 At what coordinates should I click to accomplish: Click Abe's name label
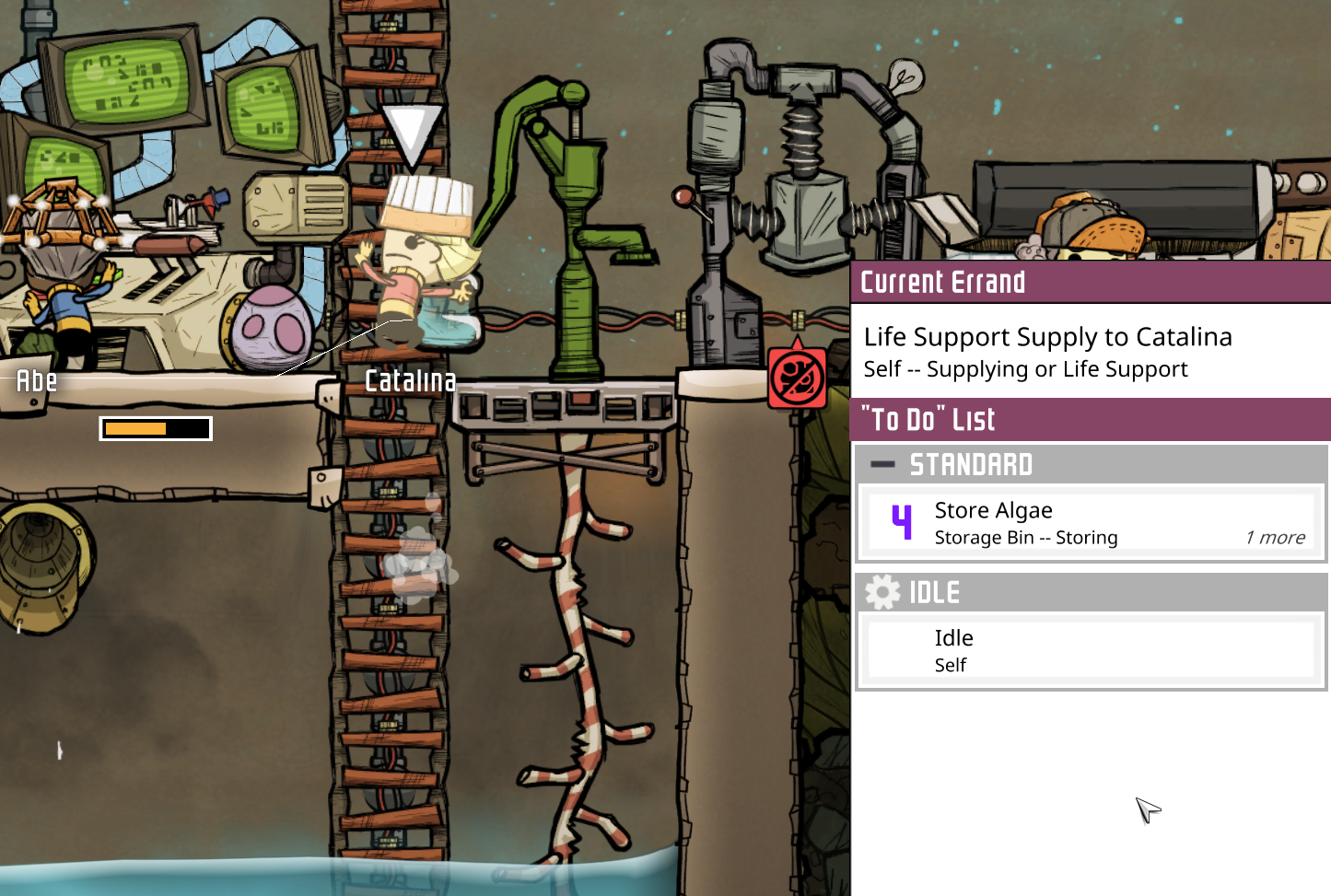tap(35, 380)
